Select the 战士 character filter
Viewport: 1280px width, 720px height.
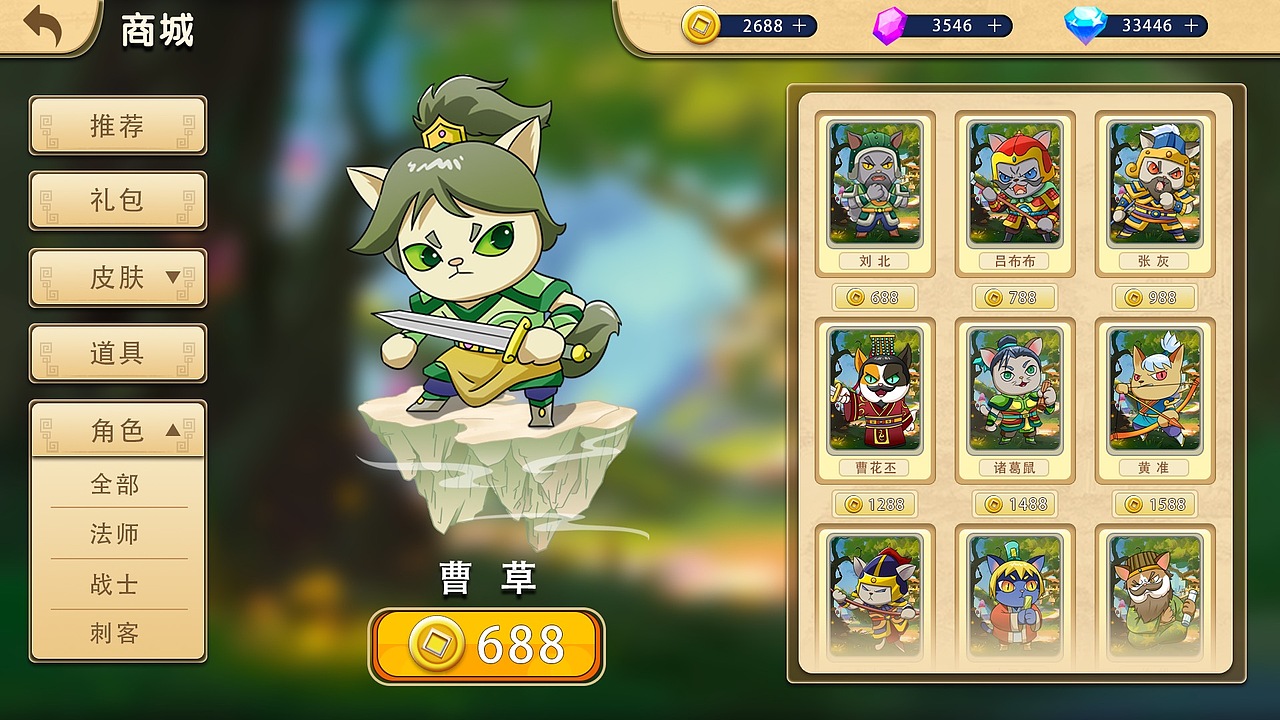tap(117, 584)
